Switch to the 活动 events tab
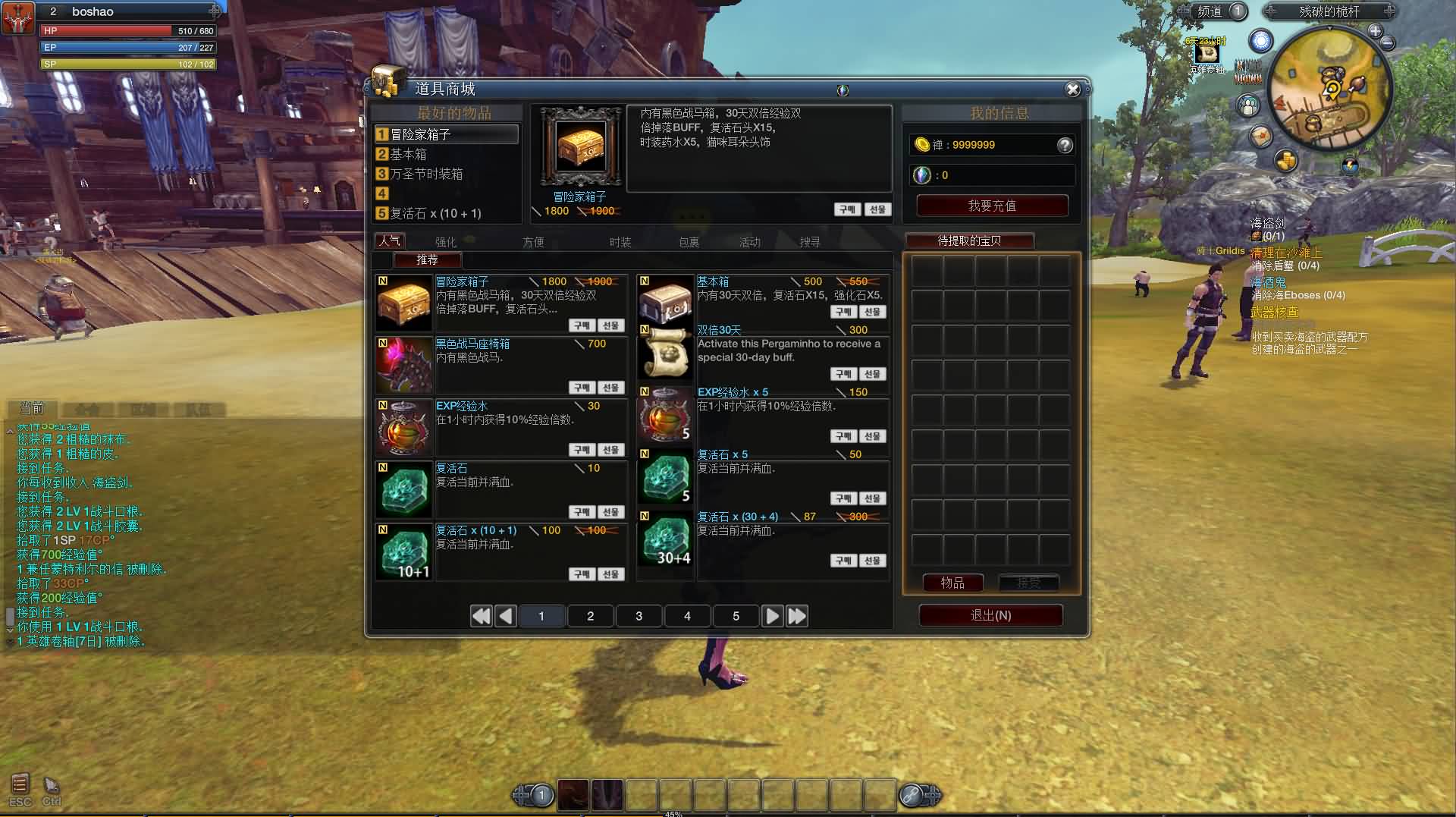This screenshot has width=1456, height=817. tap(749, 242)
